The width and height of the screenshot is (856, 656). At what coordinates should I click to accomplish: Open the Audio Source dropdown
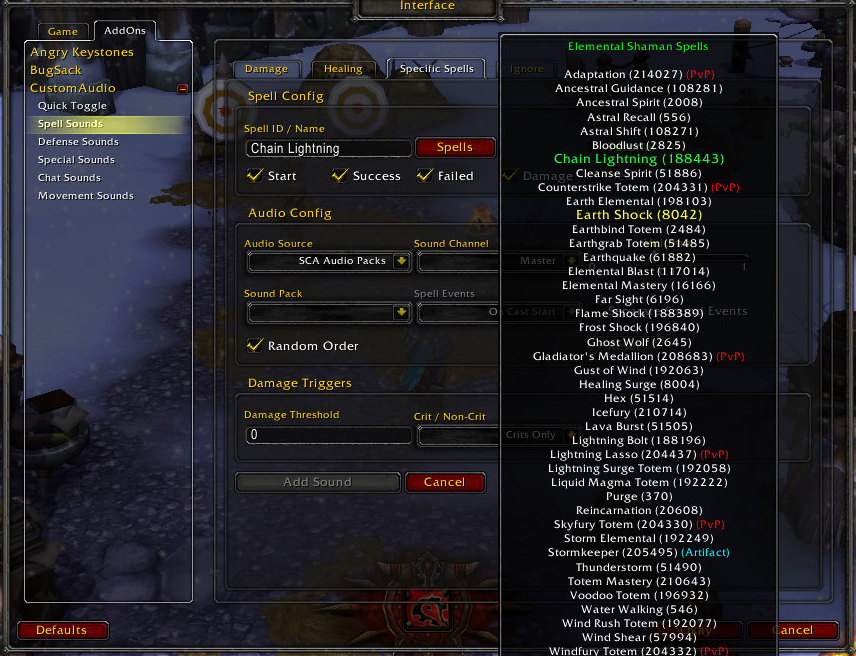[x=401, y=261]
